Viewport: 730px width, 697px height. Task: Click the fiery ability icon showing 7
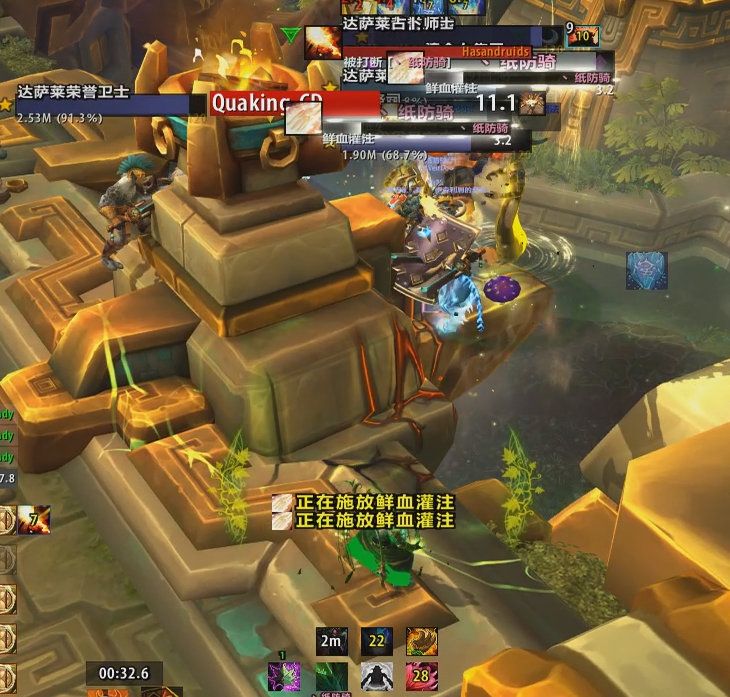pos(37,520)
